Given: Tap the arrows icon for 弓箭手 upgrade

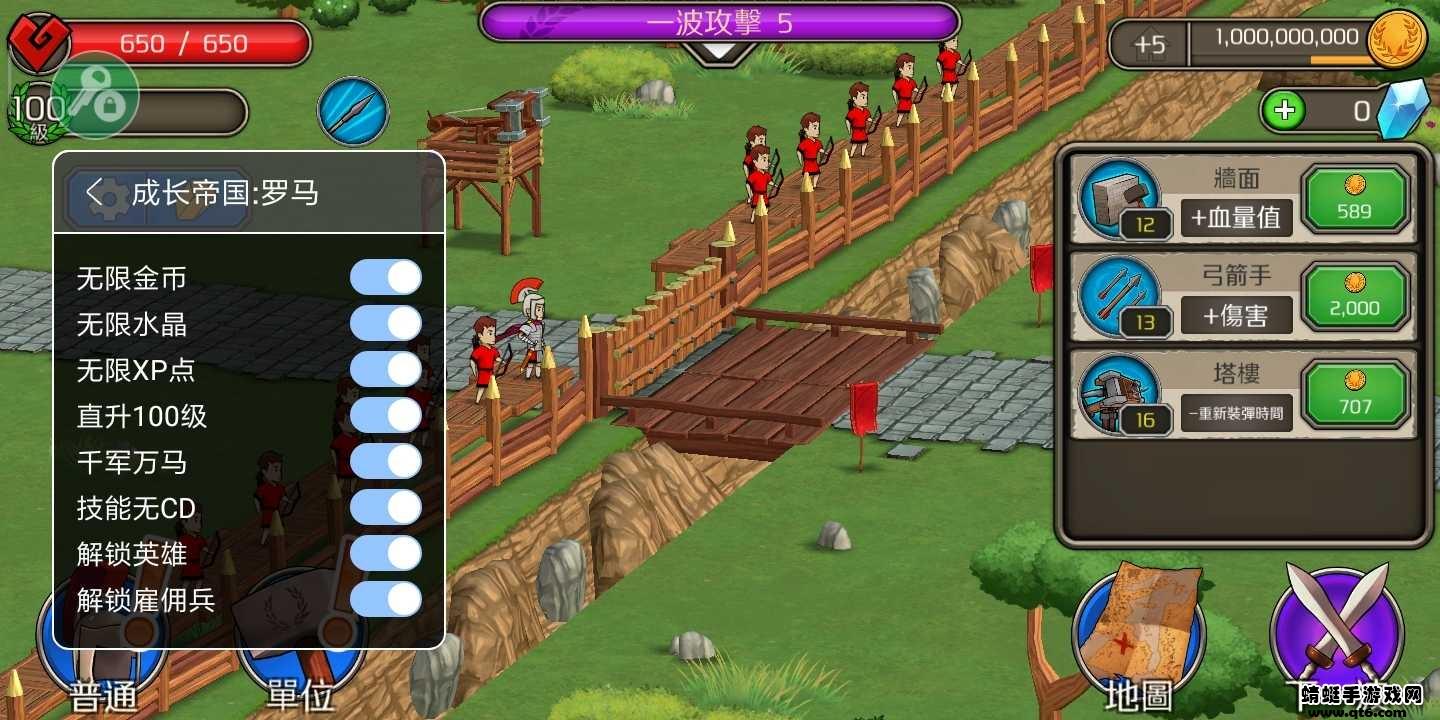Looking at the screenshot, I should pos(1122,295).
